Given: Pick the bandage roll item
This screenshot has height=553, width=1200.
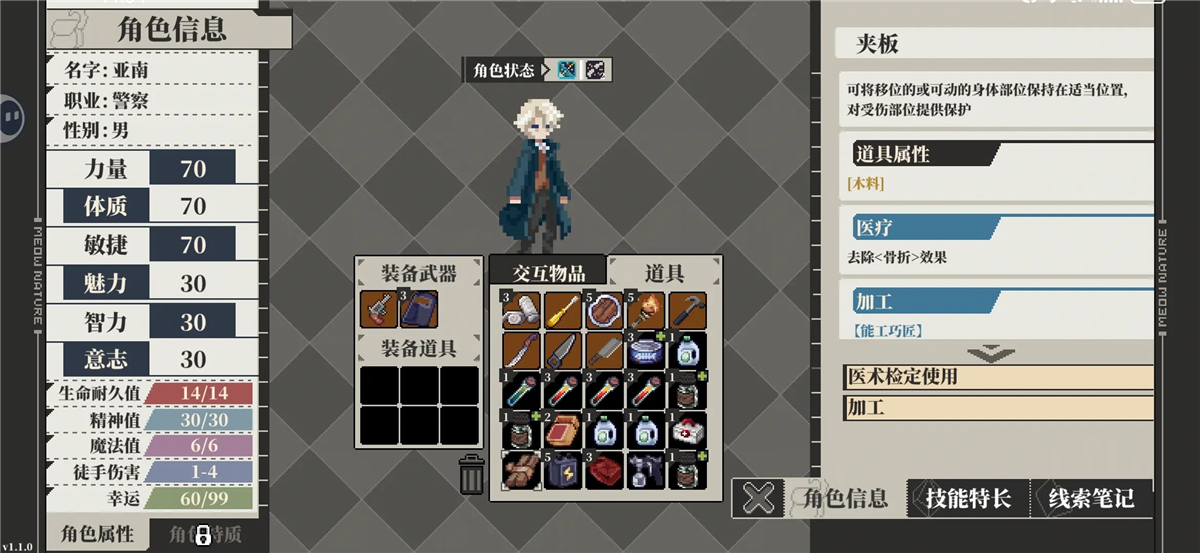Looking at the screenshot, I should pyautogui.click(x=522, y=311).
